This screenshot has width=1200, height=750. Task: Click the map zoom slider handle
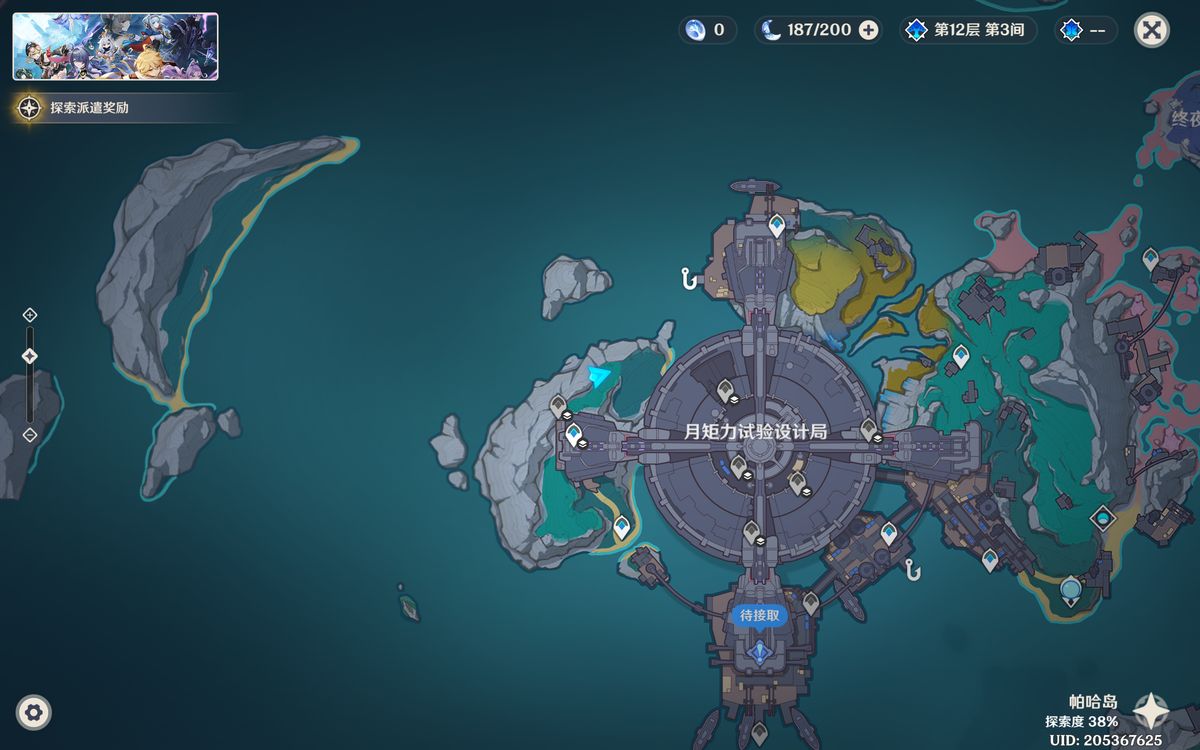click(30, 356)
